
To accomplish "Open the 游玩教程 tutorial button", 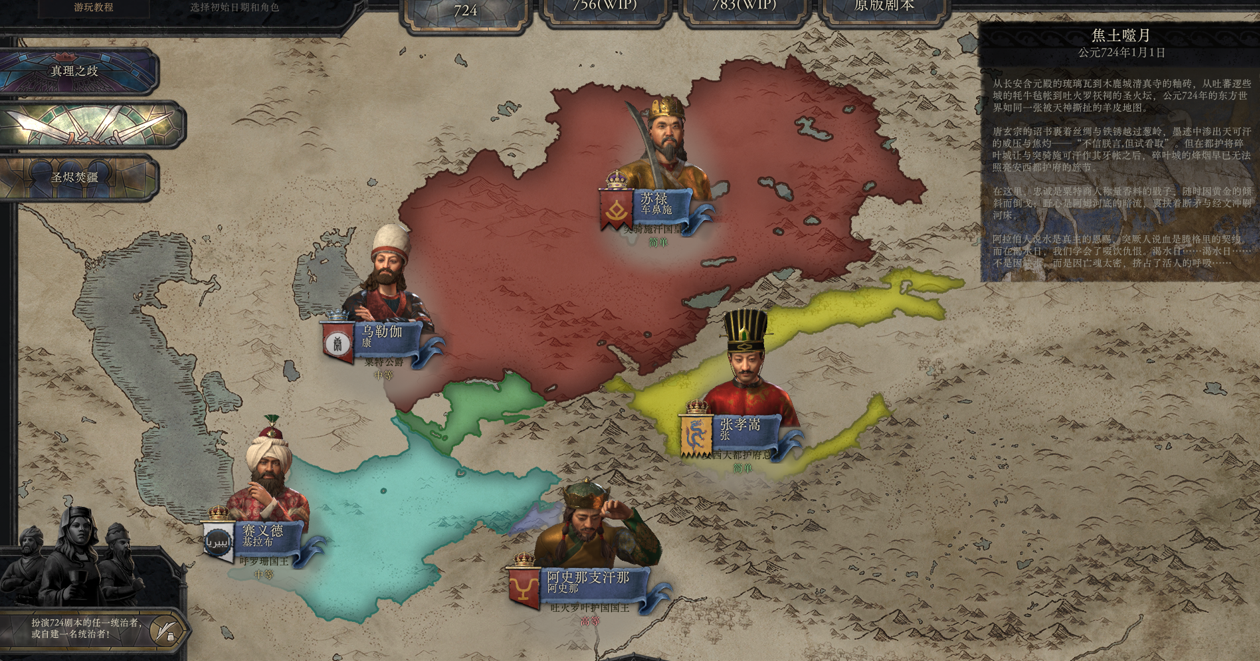I will coord(93,7).
